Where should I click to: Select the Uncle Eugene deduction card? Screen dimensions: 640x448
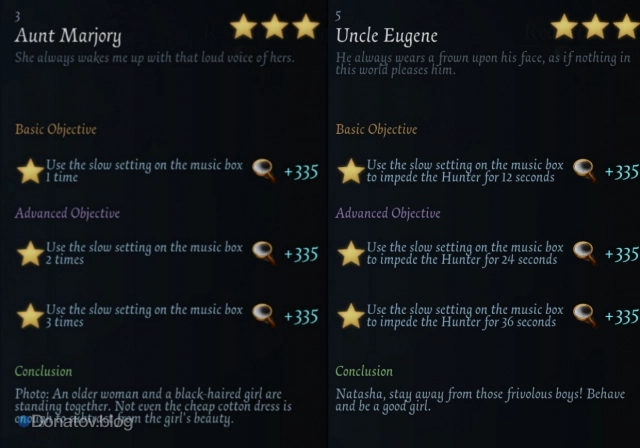pos(387,37)
